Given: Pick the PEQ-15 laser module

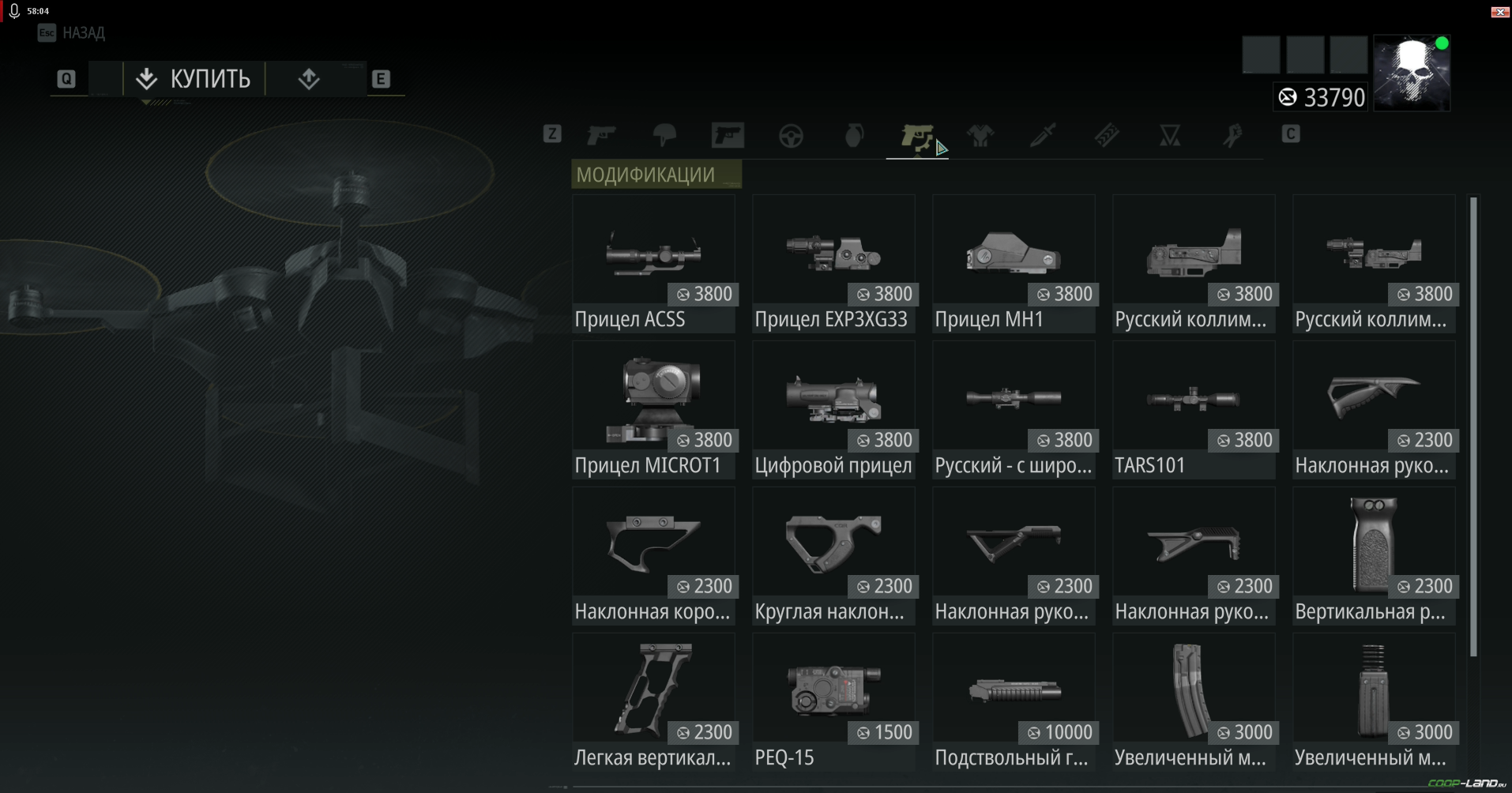Looking at the screenshot, I should click(x=833, y=701).
